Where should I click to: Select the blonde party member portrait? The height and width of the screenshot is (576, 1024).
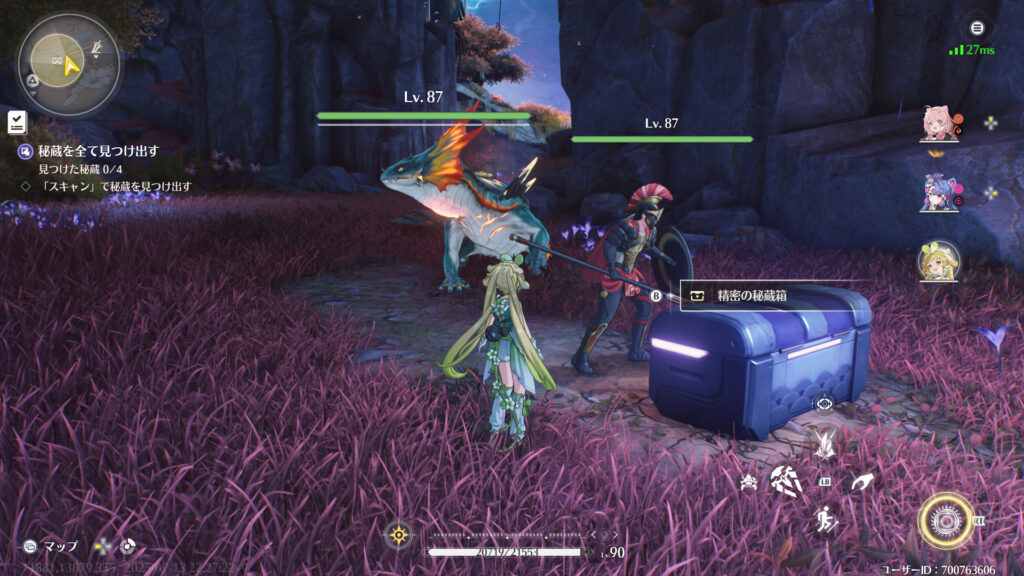[938, 261]
